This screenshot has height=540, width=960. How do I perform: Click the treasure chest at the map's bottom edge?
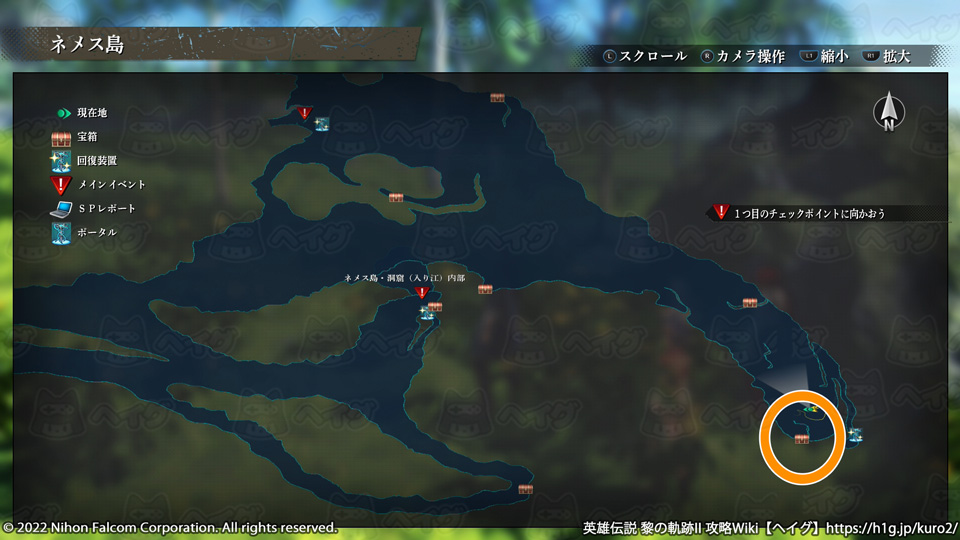click(525, 489)
